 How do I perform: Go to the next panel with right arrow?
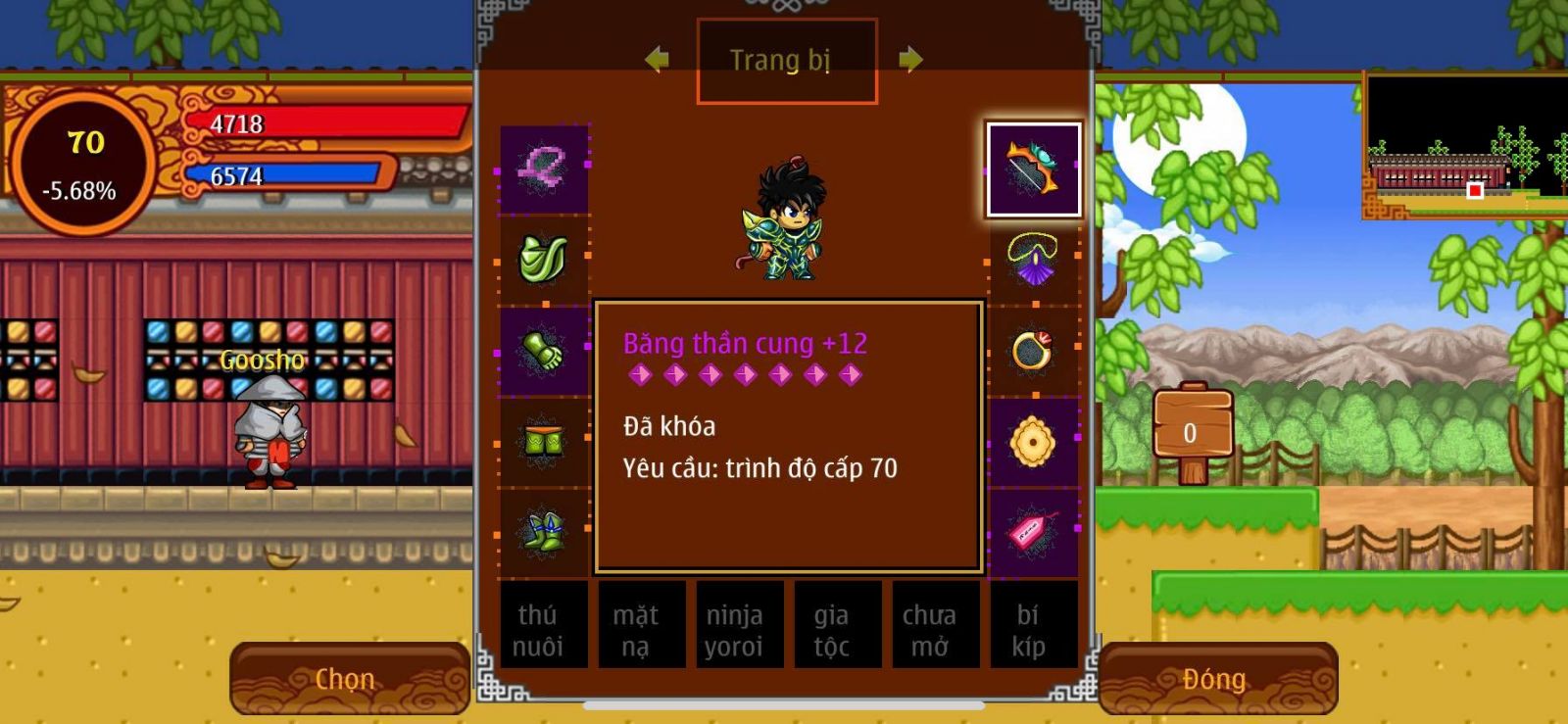[x=910, y=60]
